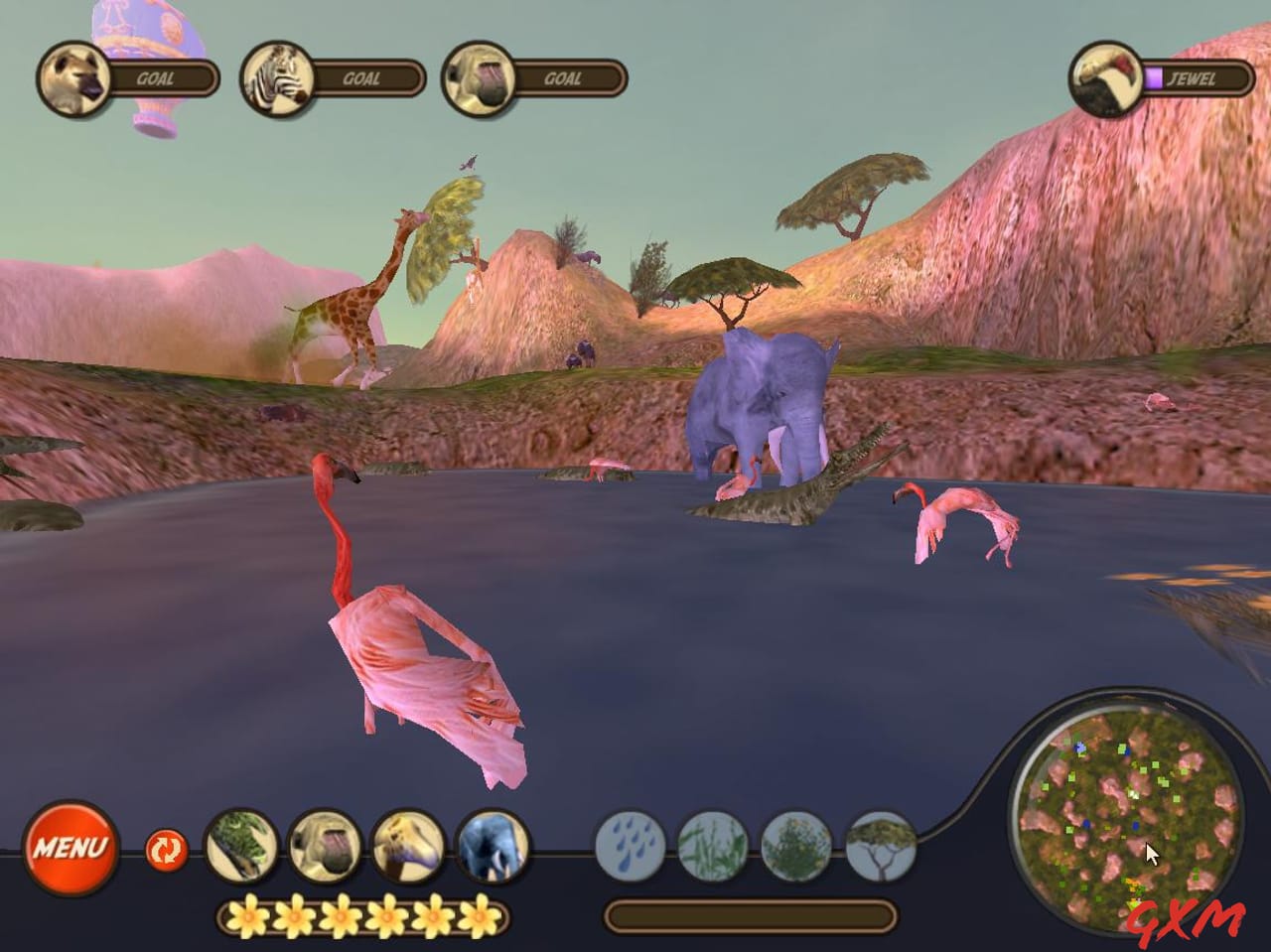The image size is (1271, 952).
Task: Open the hyena GOAL panel
Action: point(71,79)
